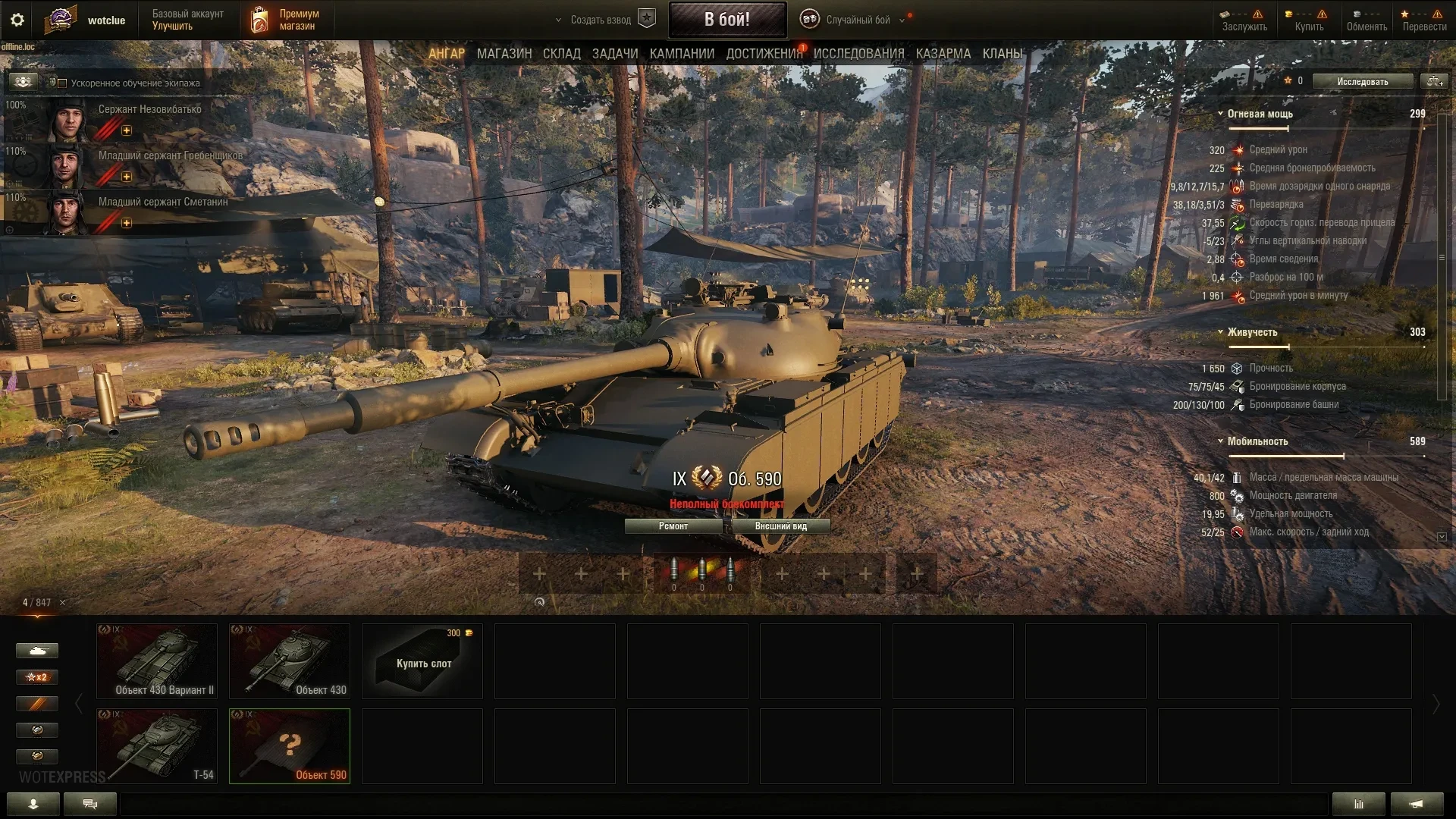Open the Купить gold panel

(x=1309, y=20)
